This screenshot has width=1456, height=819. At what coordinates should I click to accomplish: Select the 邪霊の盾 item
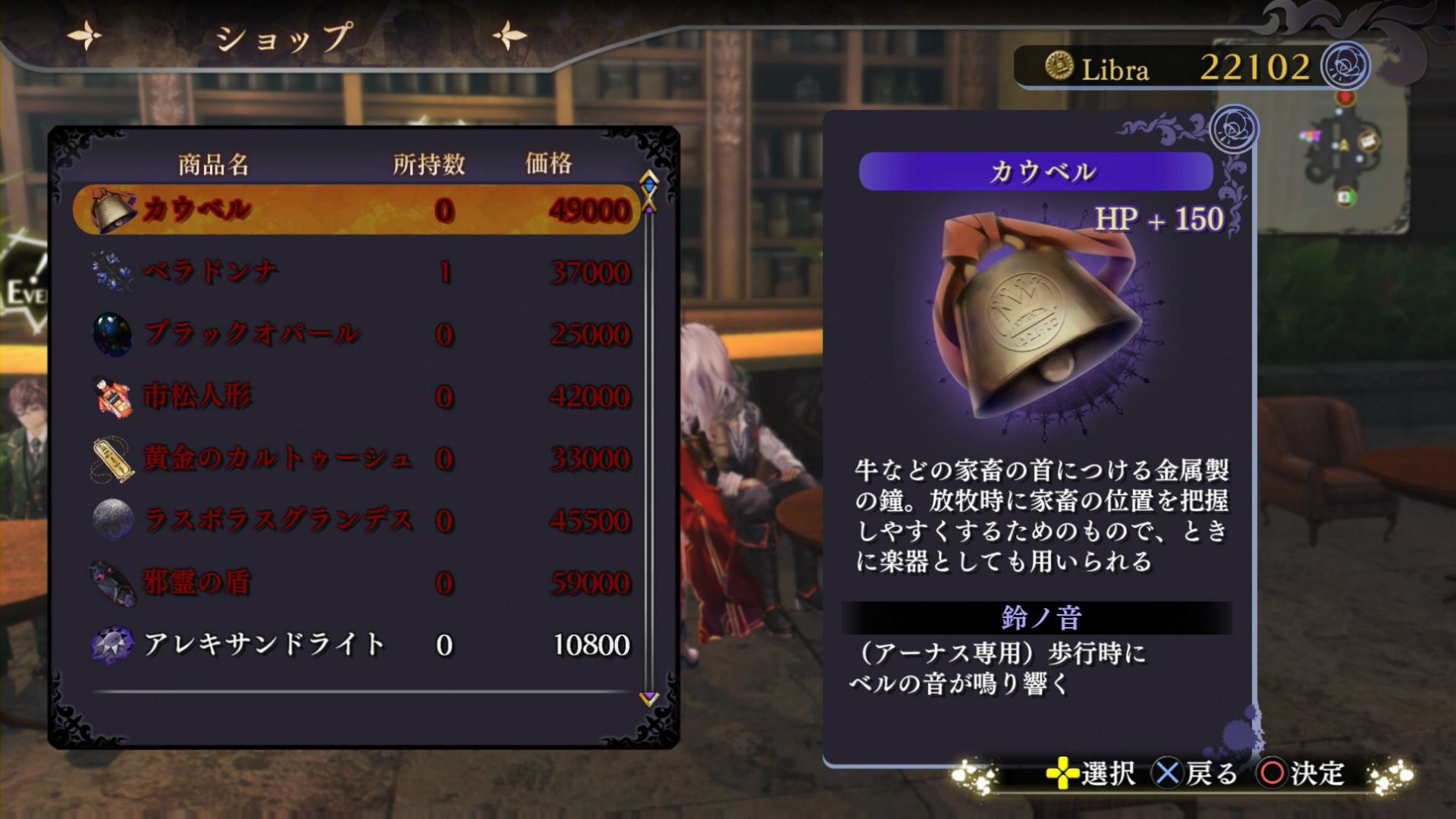356,582
